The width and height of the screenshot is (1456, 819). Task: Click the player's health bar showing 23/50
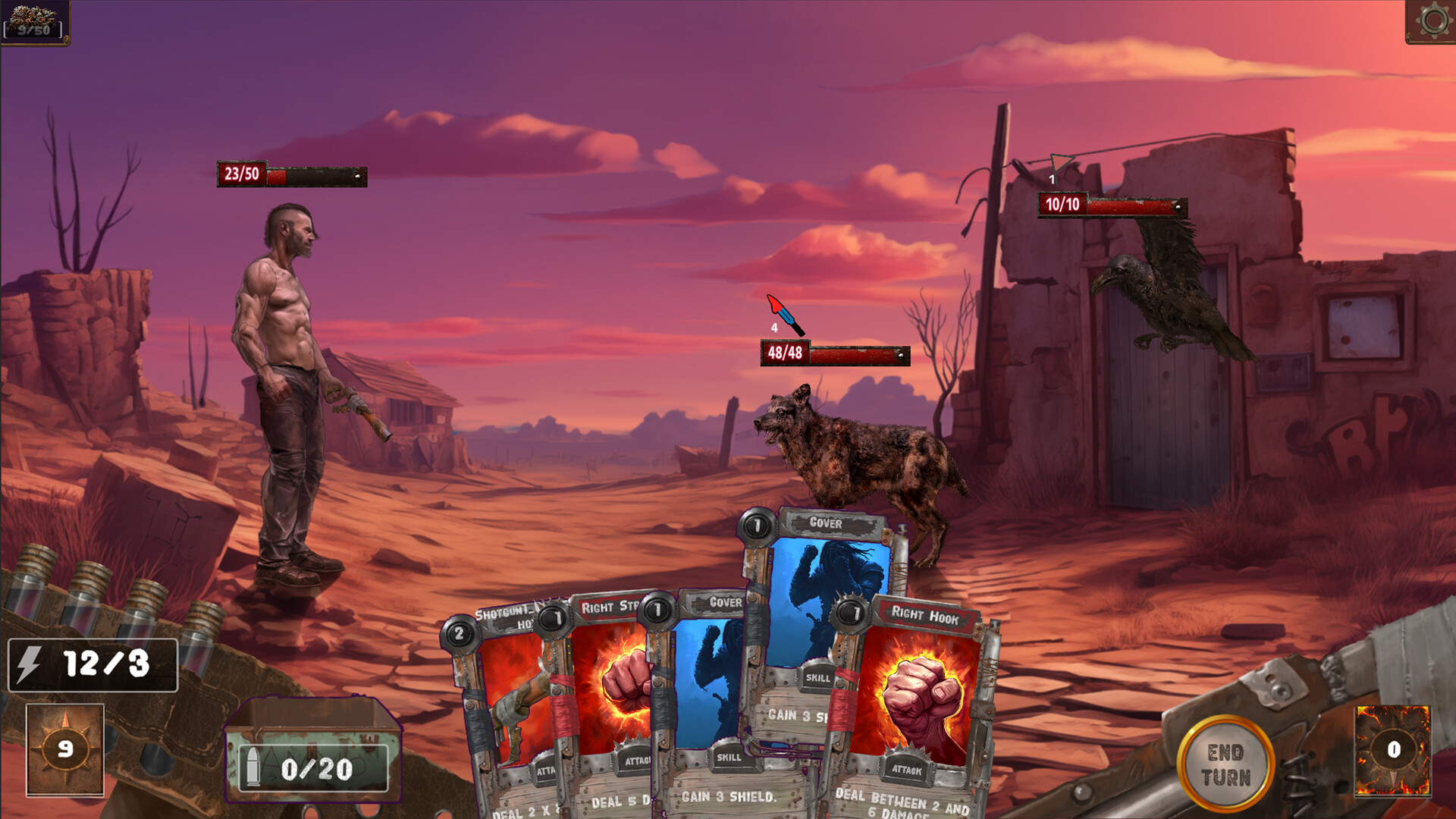coord(290,176)
